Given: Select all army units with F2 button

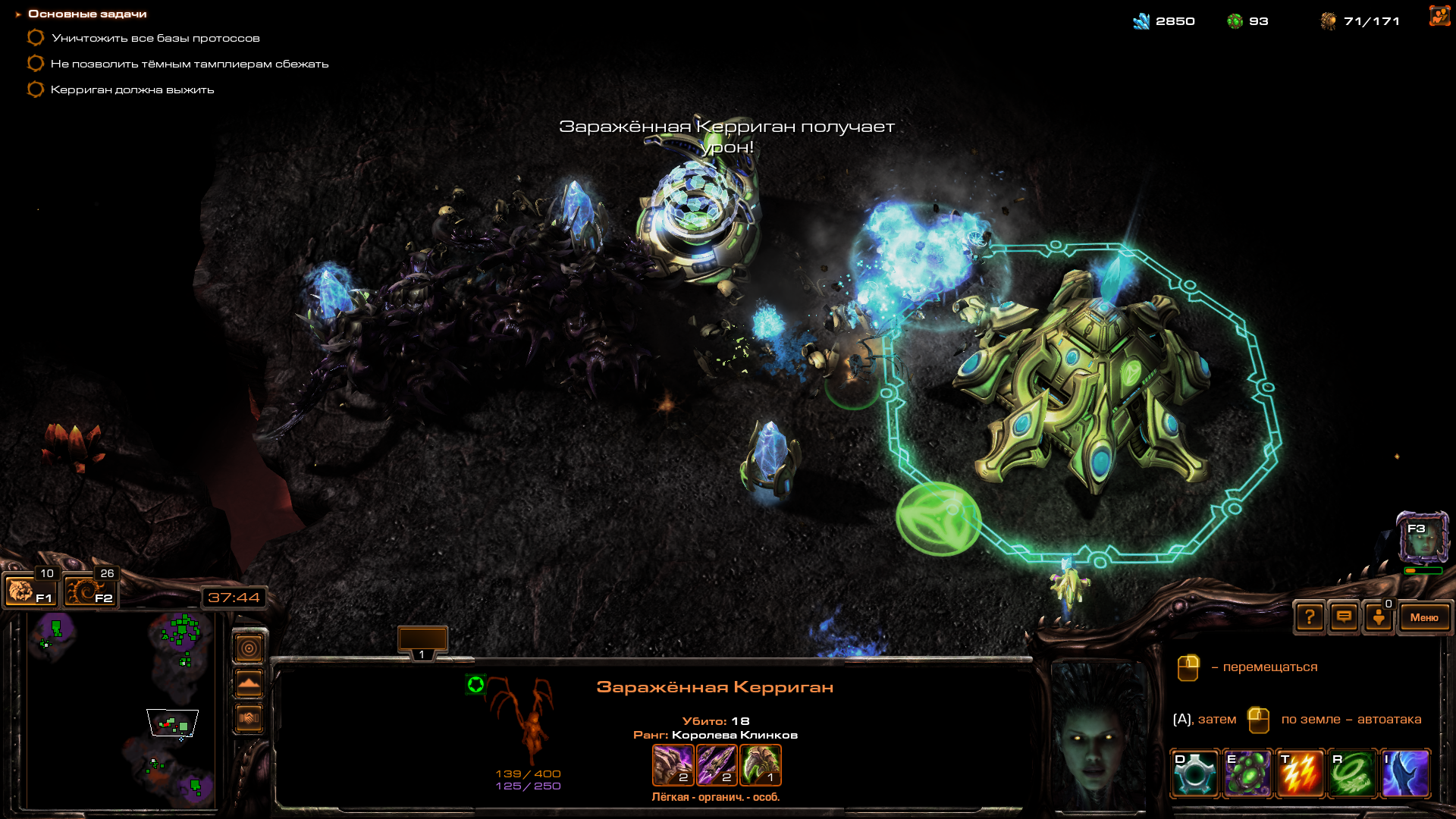Looking at the screenshot, I should 89,590.
